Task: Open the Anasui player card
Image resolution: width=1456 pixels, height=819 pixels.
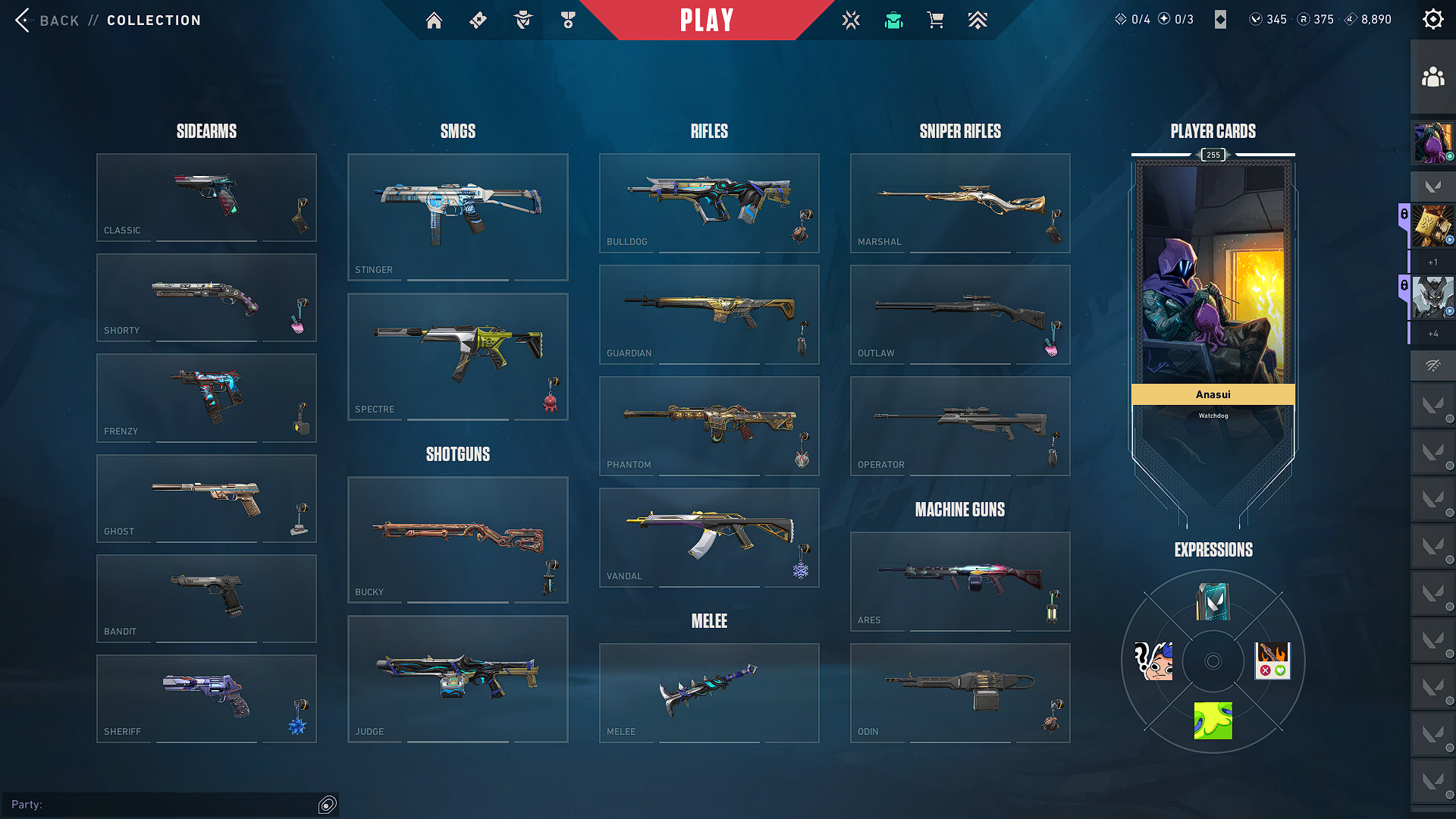Action: (1213, 288)
